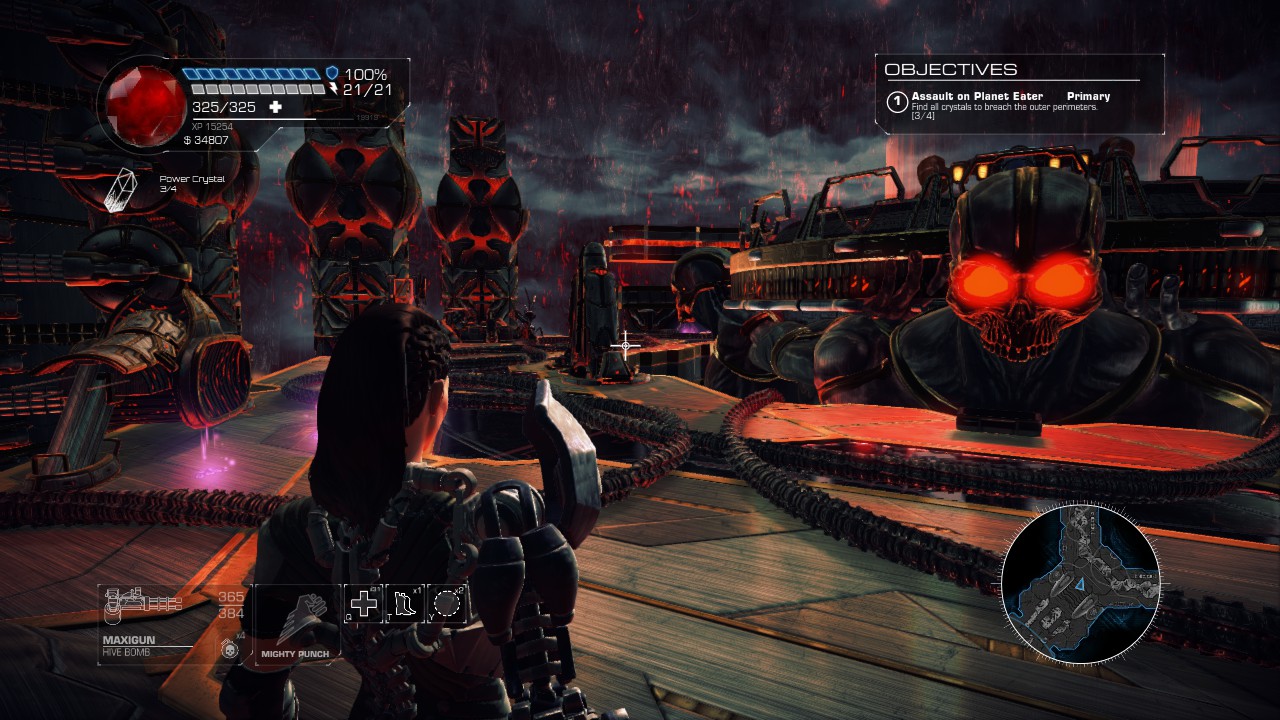Activate the Mighty Punch ability
The image size is (1280, 720).
[x=295, y=620]
